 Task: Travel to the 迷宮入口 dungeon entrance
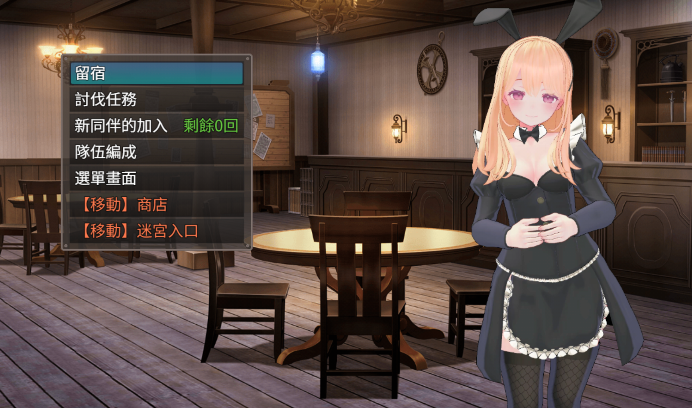coord(157,231)
